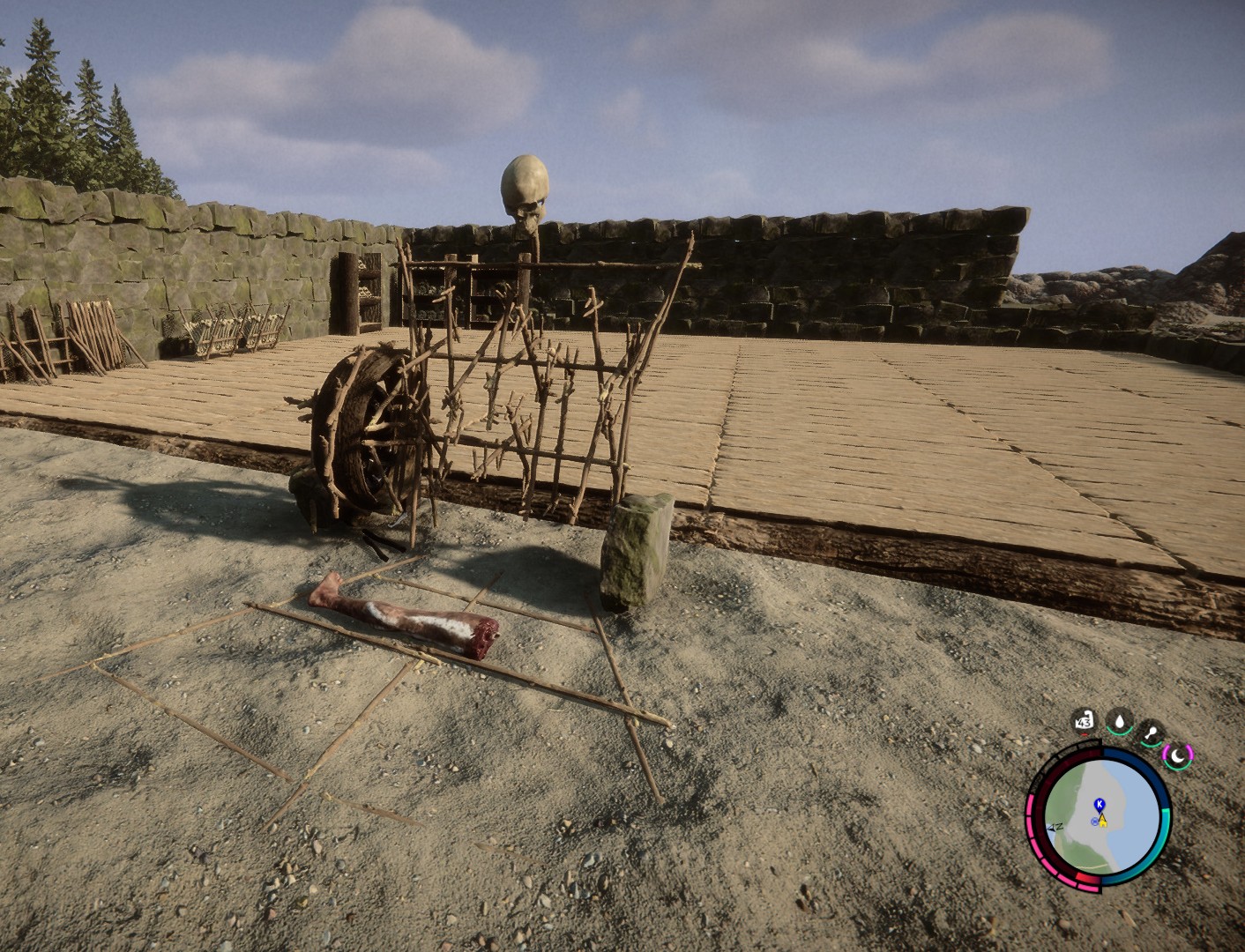Click the strength level 43 icon
1245x952 pixels.
1085,723
